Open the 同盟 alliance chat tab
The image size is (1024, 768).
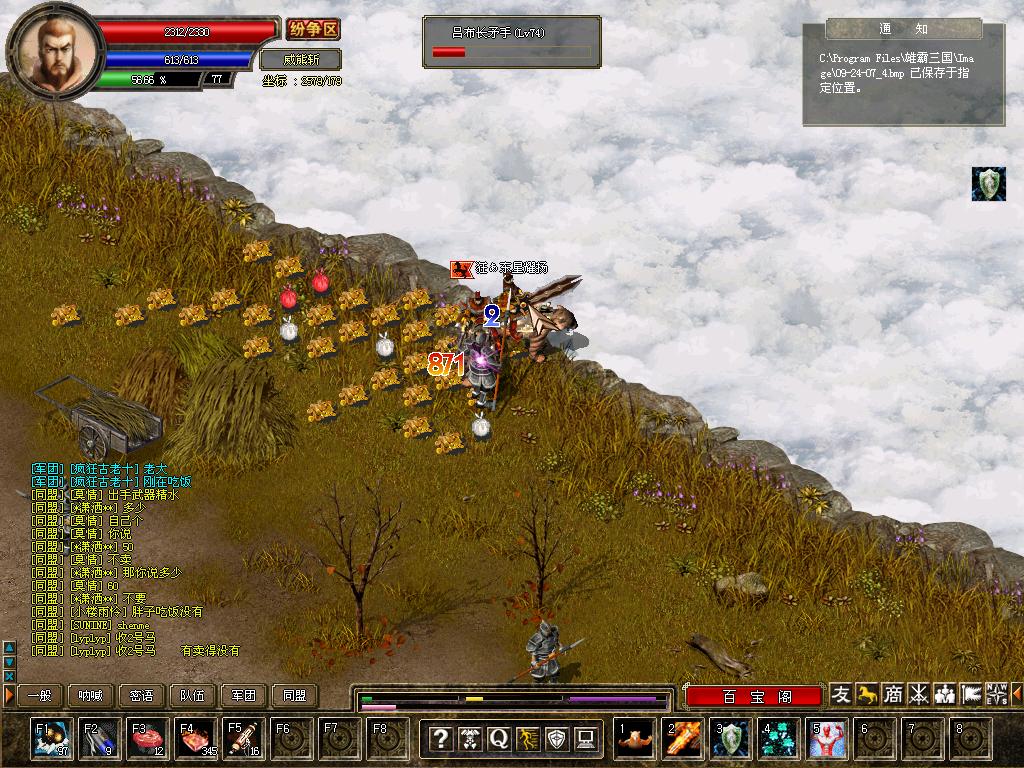pyautogui.click(x=295, y=695)
